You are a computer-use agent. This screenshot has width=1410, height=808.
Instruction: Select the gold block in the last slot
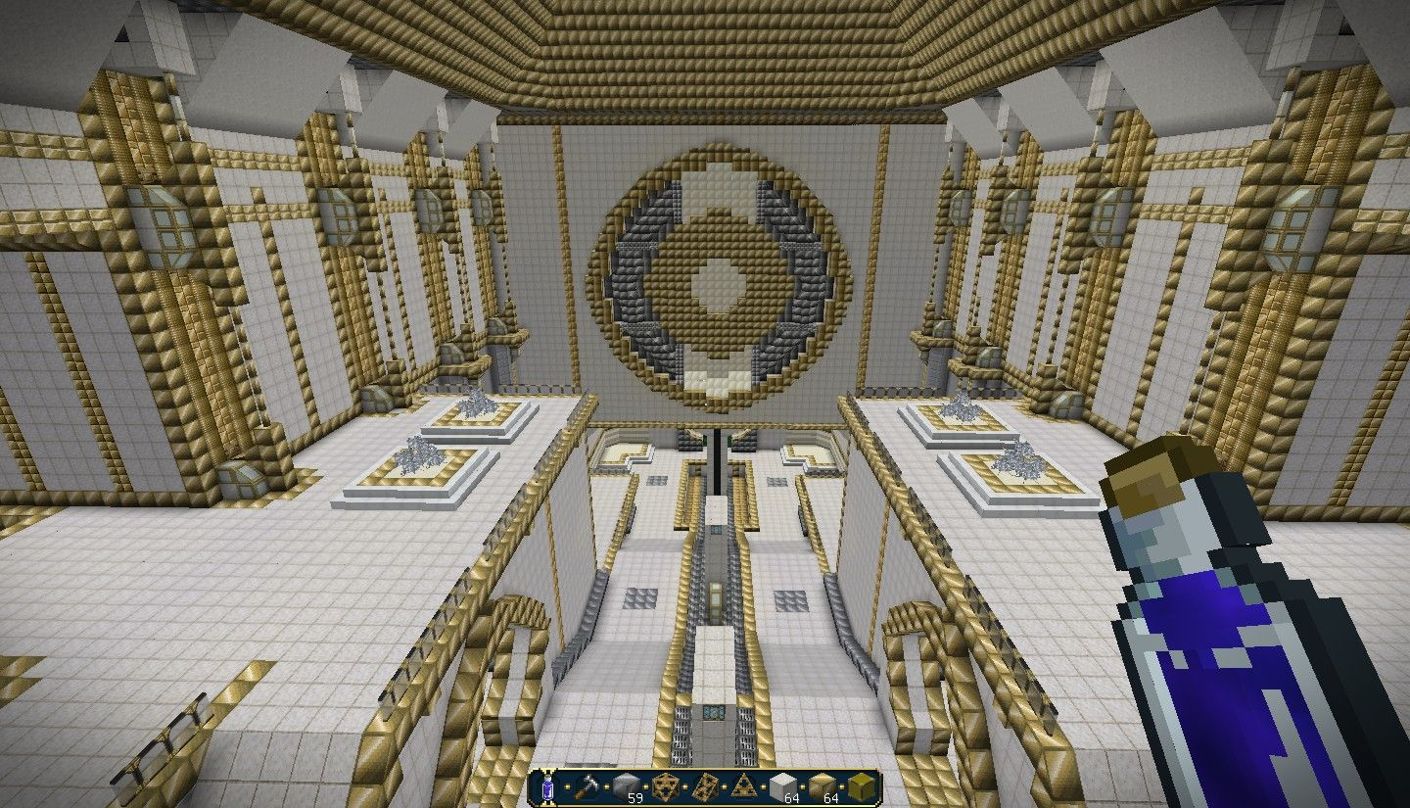862,788
